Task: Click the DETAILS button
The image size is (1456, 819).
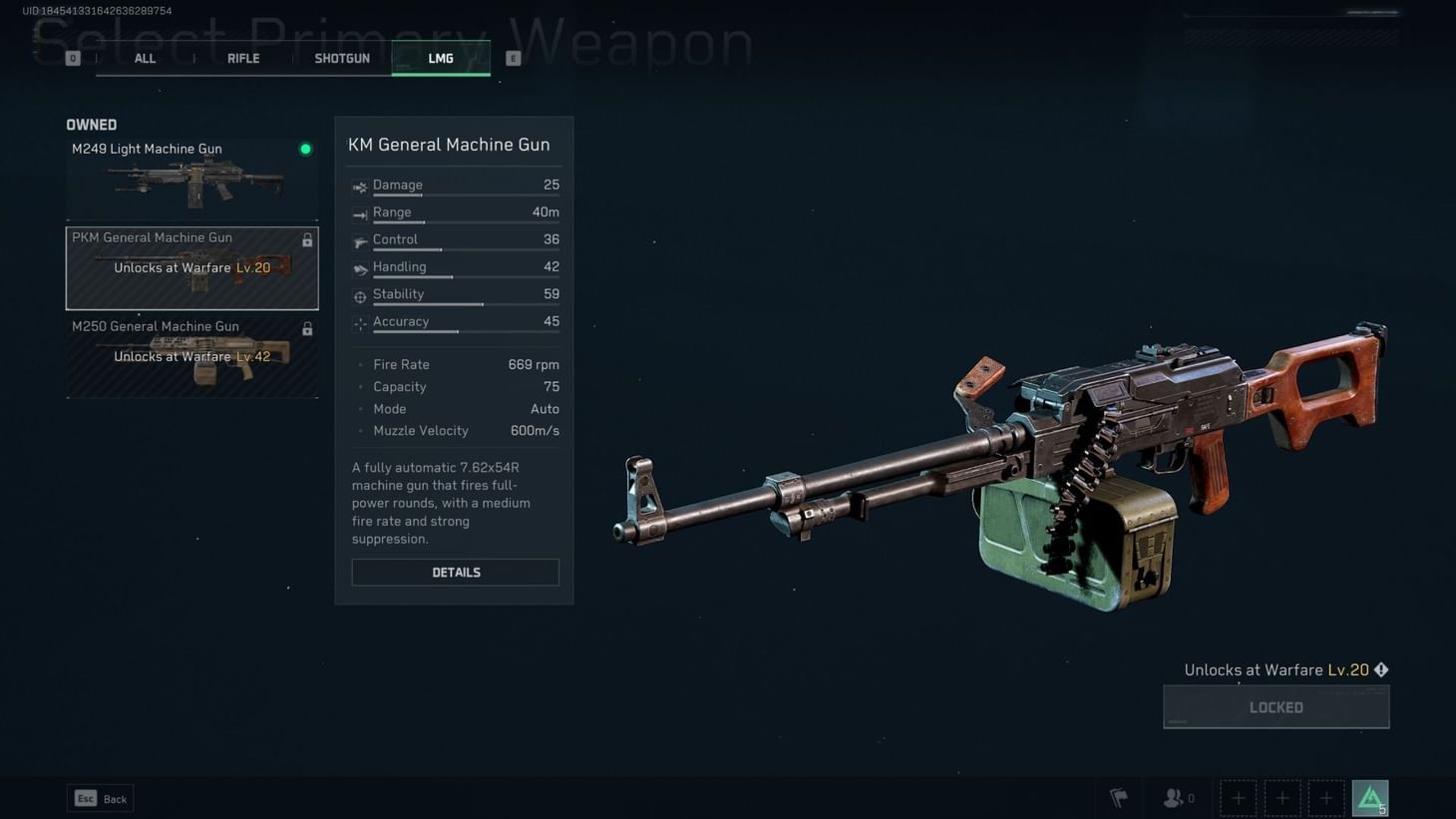Action: click(455, 572)
